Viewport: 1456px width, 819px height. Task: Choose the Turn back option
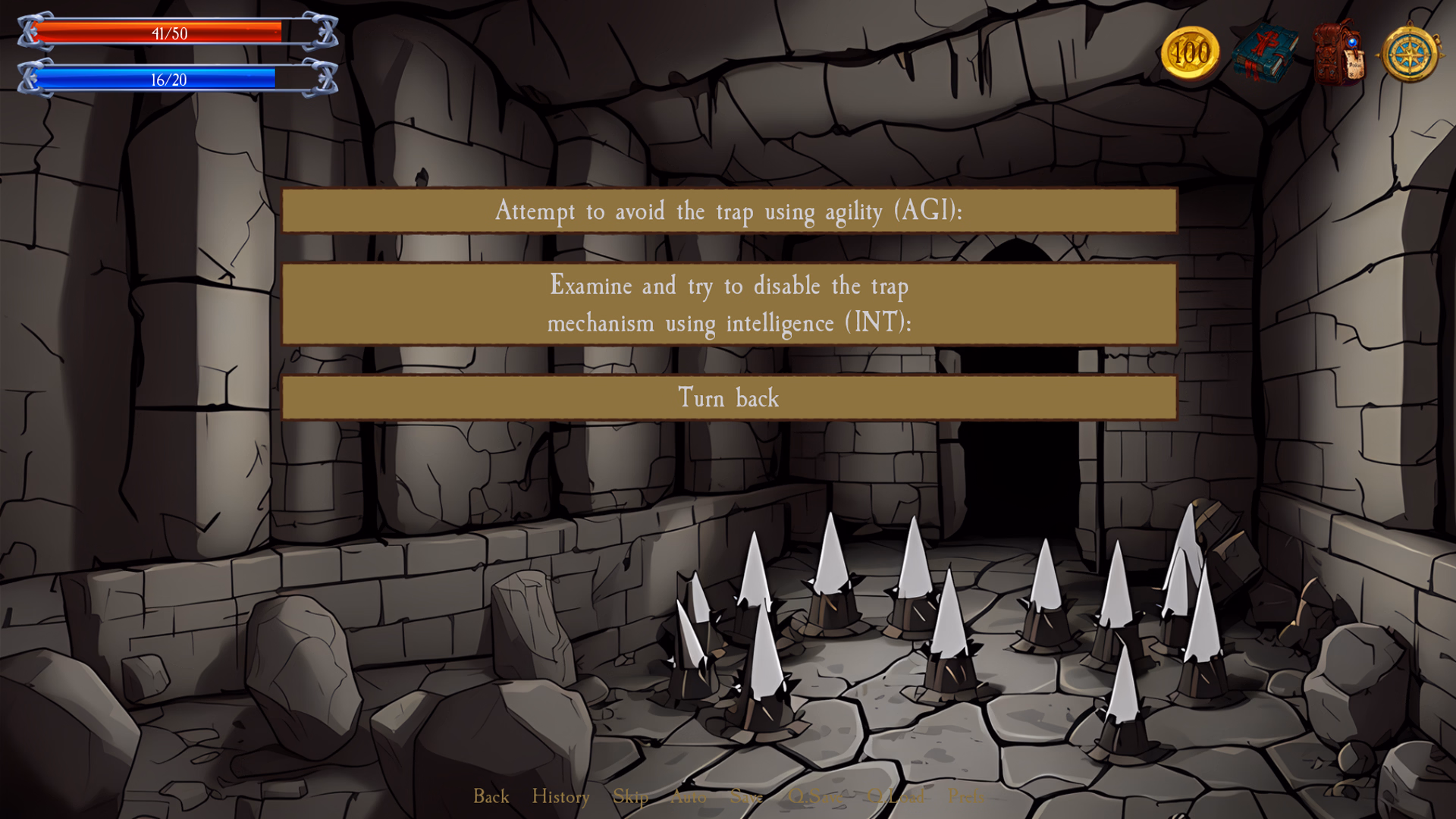[728, 397]
